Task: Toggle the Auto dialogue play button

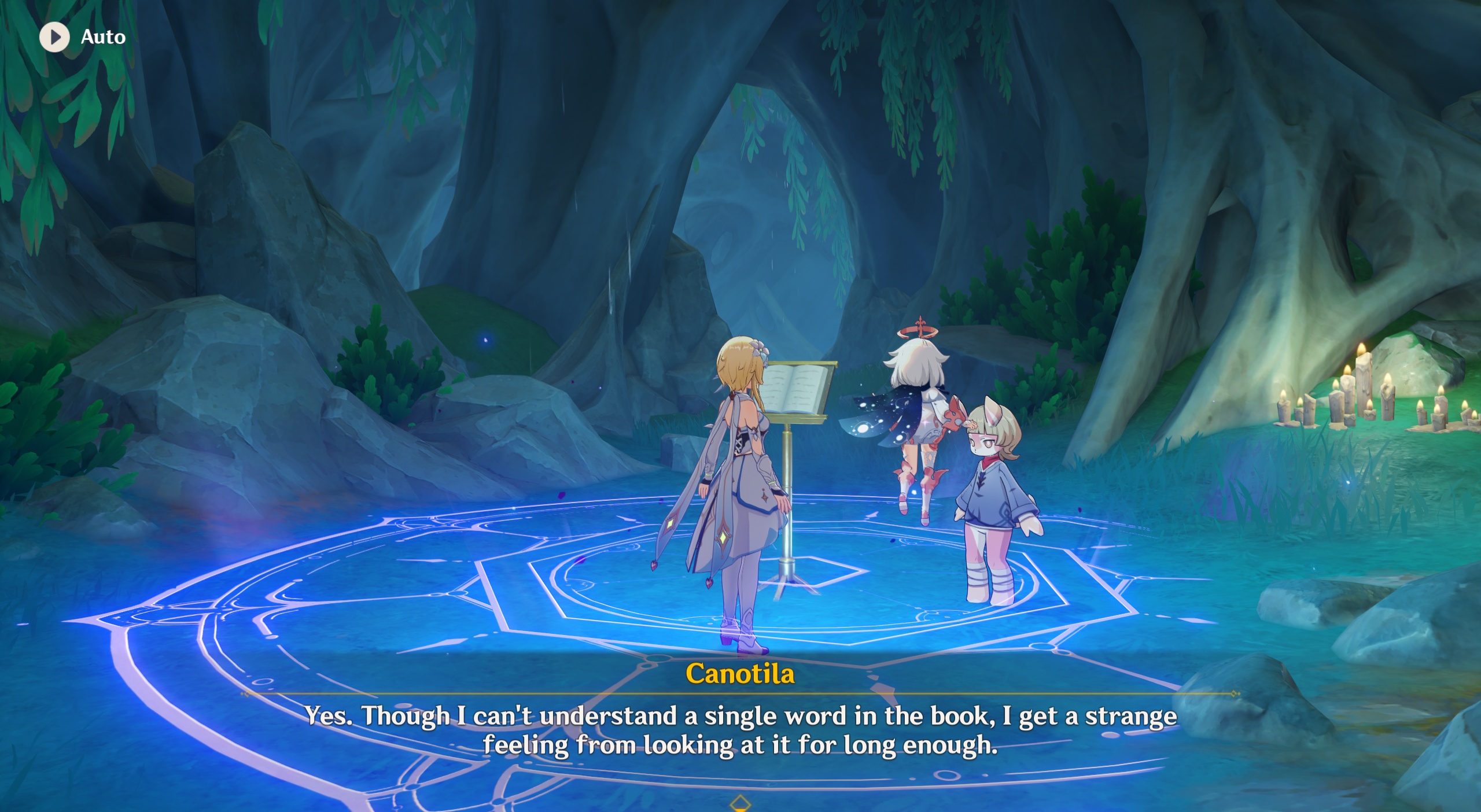Action: tap(55, 37)
